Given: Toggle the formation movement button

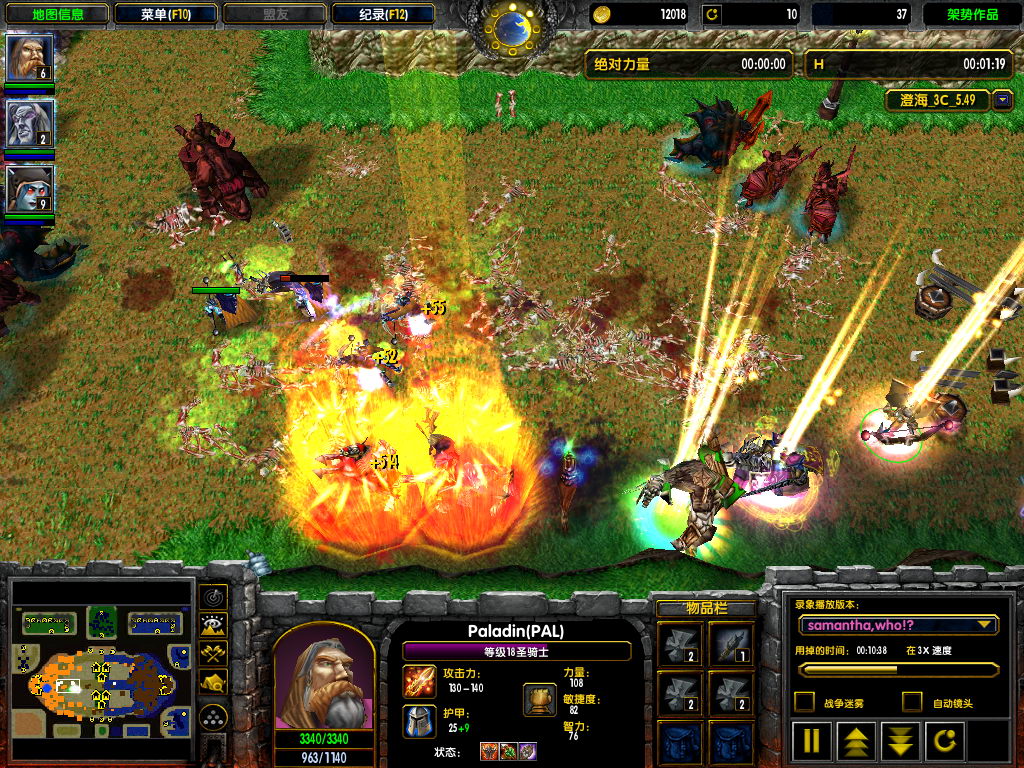Looking at the screenshot, I should (x=212, y=717).
